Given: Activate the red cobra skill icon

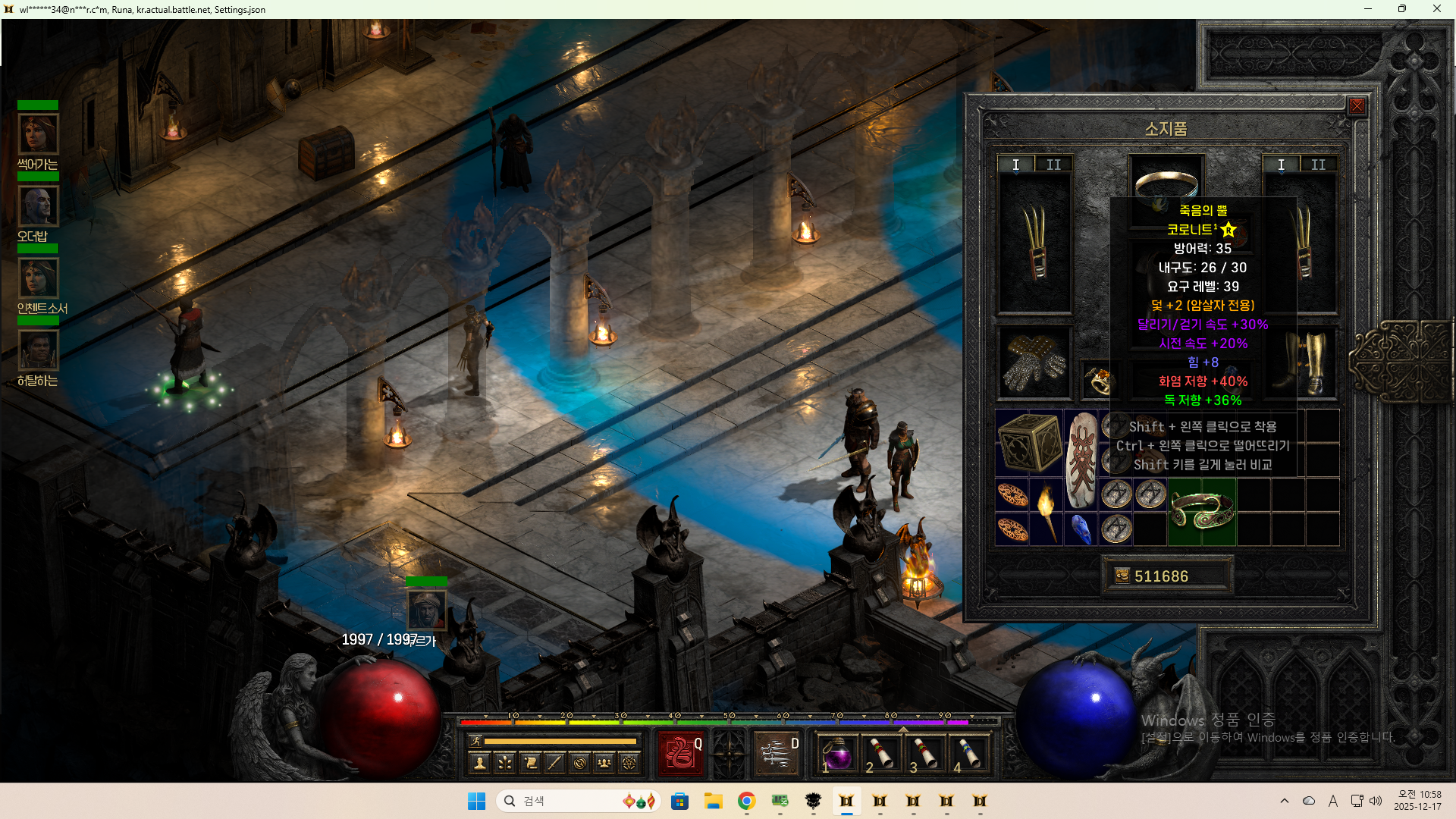Looking at the screenshot, I should point(680,753).
